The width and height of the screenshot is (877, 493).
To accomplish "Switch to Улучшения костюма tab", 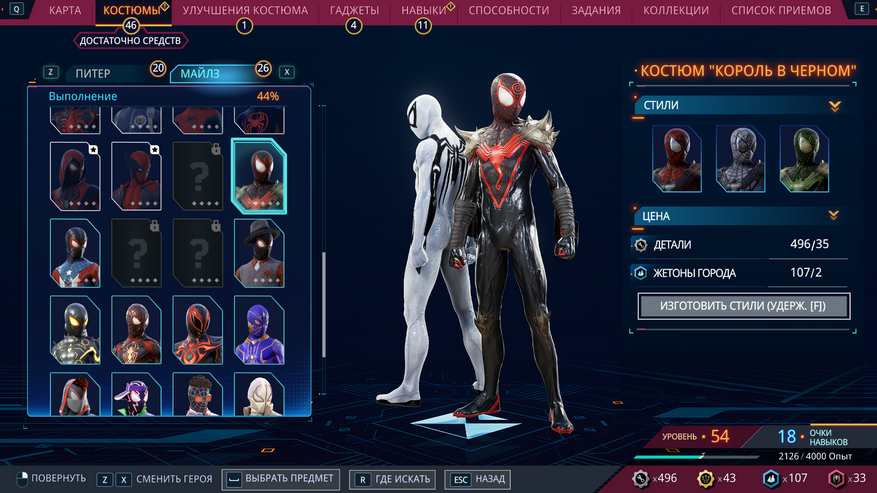I will pyautogui.click(x=245, y=11).
